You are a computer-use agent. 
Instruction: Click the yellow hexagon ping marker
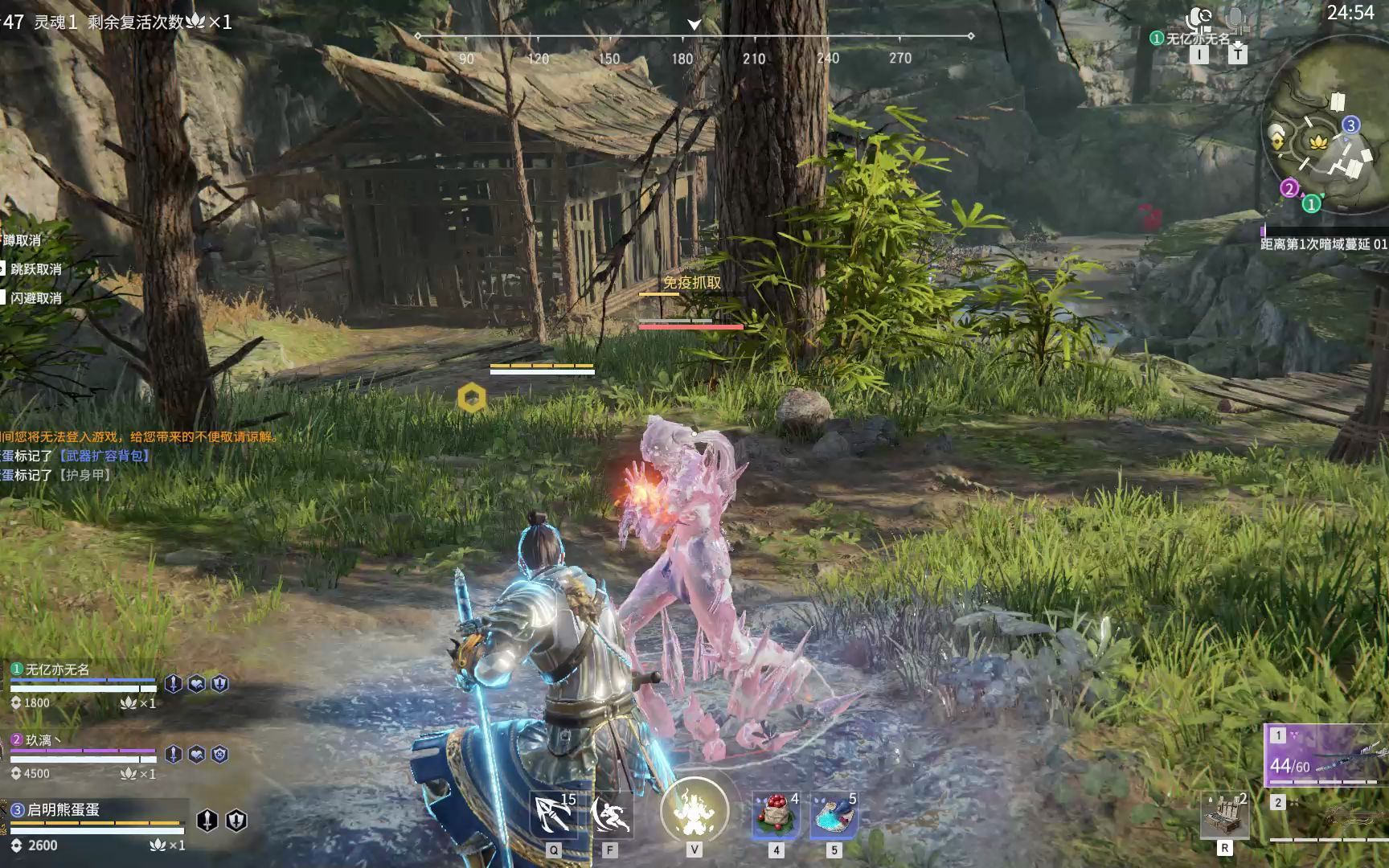[x=472, y=397]
